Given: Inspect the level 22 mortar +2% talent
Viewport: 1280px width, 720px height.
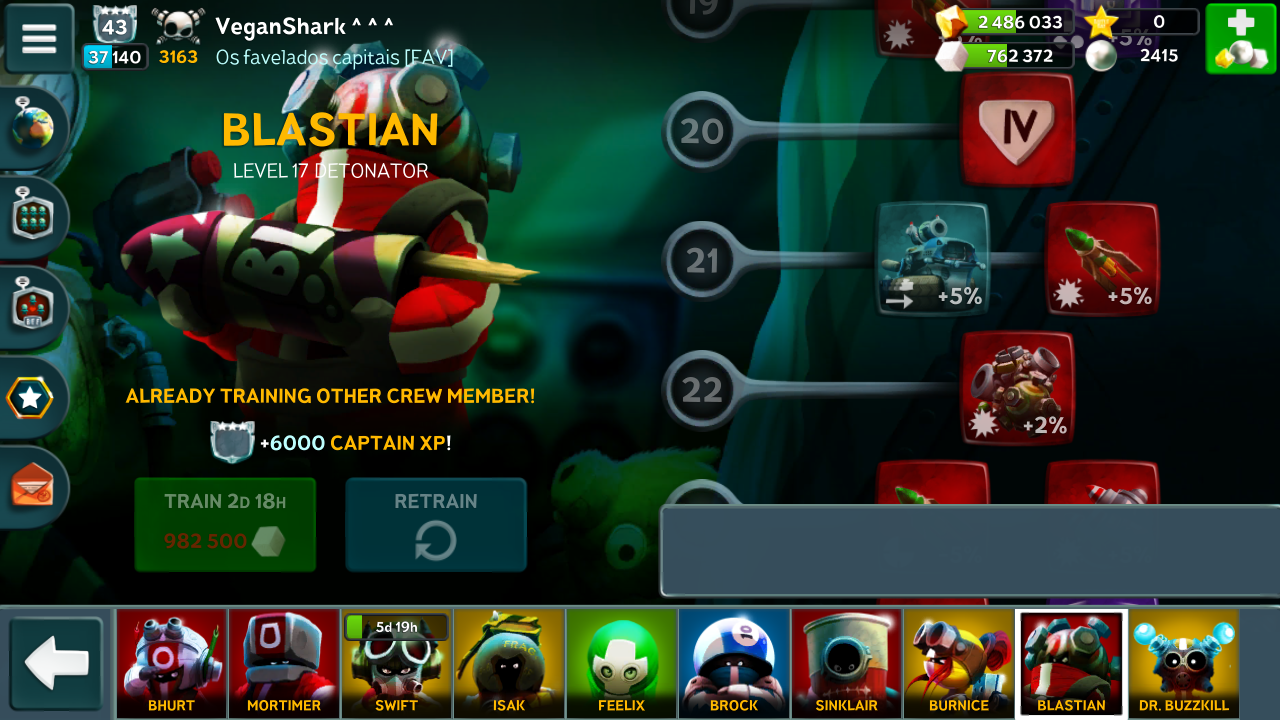Looking at the screenshot, I should tap(1017, 388).
